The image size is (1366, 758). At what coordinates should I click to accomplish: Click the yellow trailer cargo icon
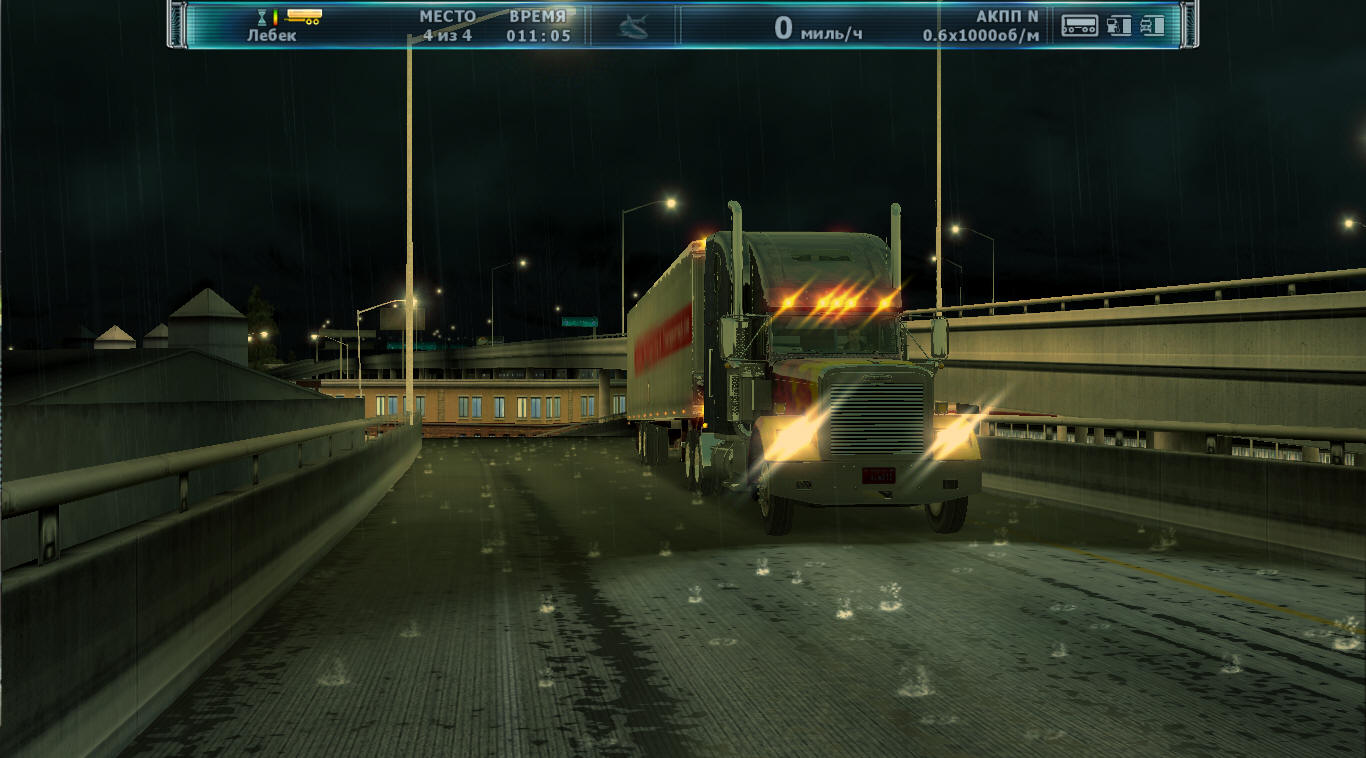[x=303, y=16]
